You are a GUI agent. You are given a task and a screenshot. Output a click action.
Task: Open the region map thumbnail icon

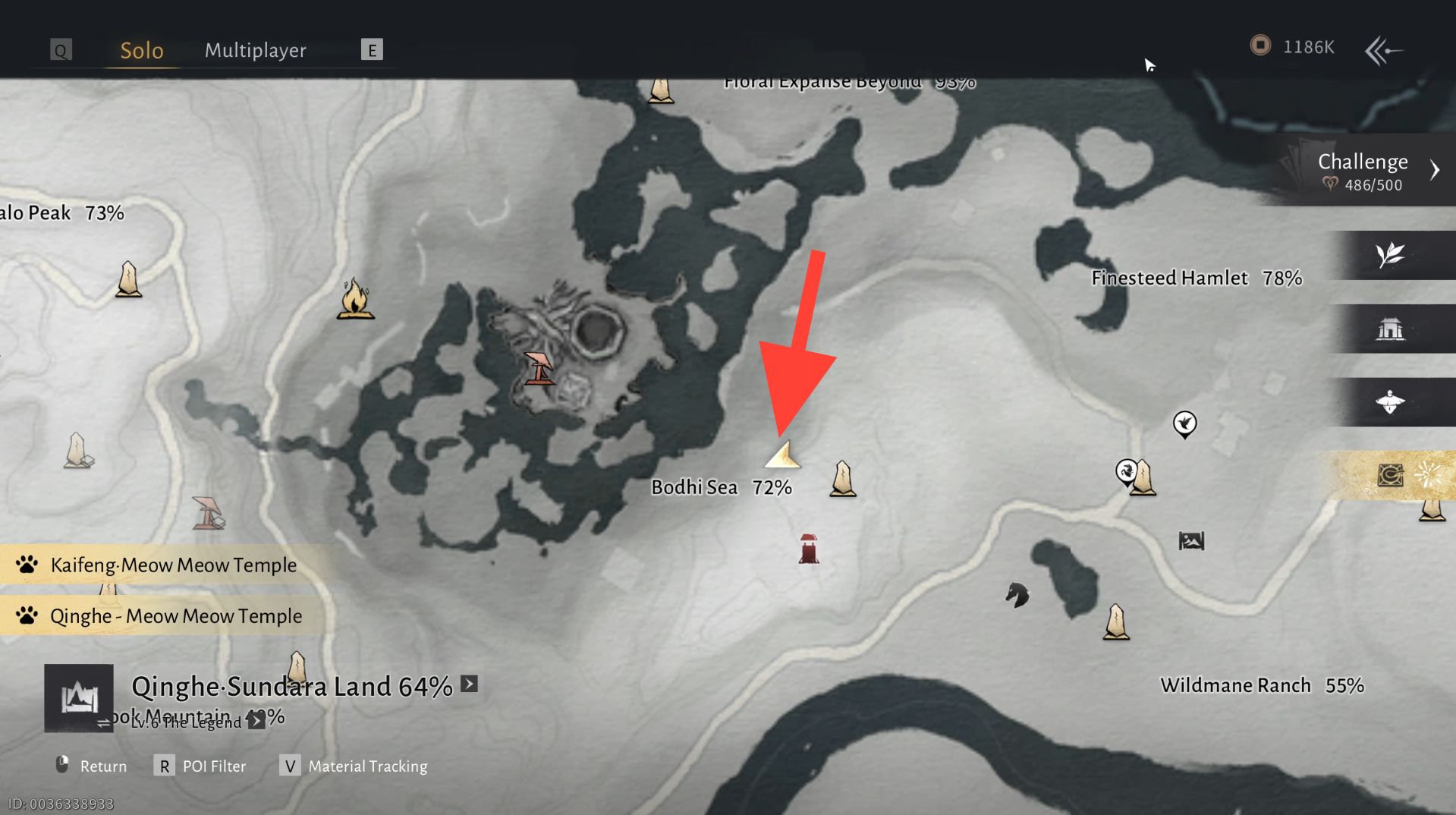click(79, 698)
